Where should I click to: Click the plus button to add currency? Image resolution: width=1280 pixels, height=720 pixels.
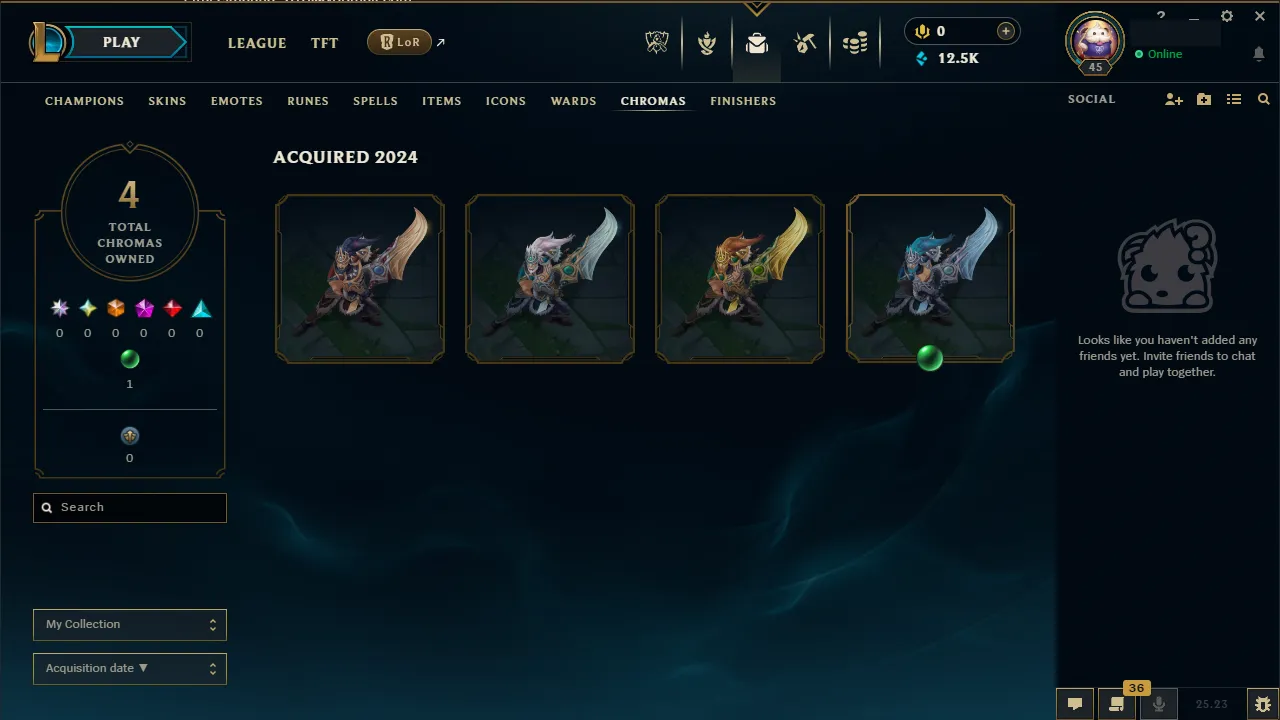tap(1004, 31)
